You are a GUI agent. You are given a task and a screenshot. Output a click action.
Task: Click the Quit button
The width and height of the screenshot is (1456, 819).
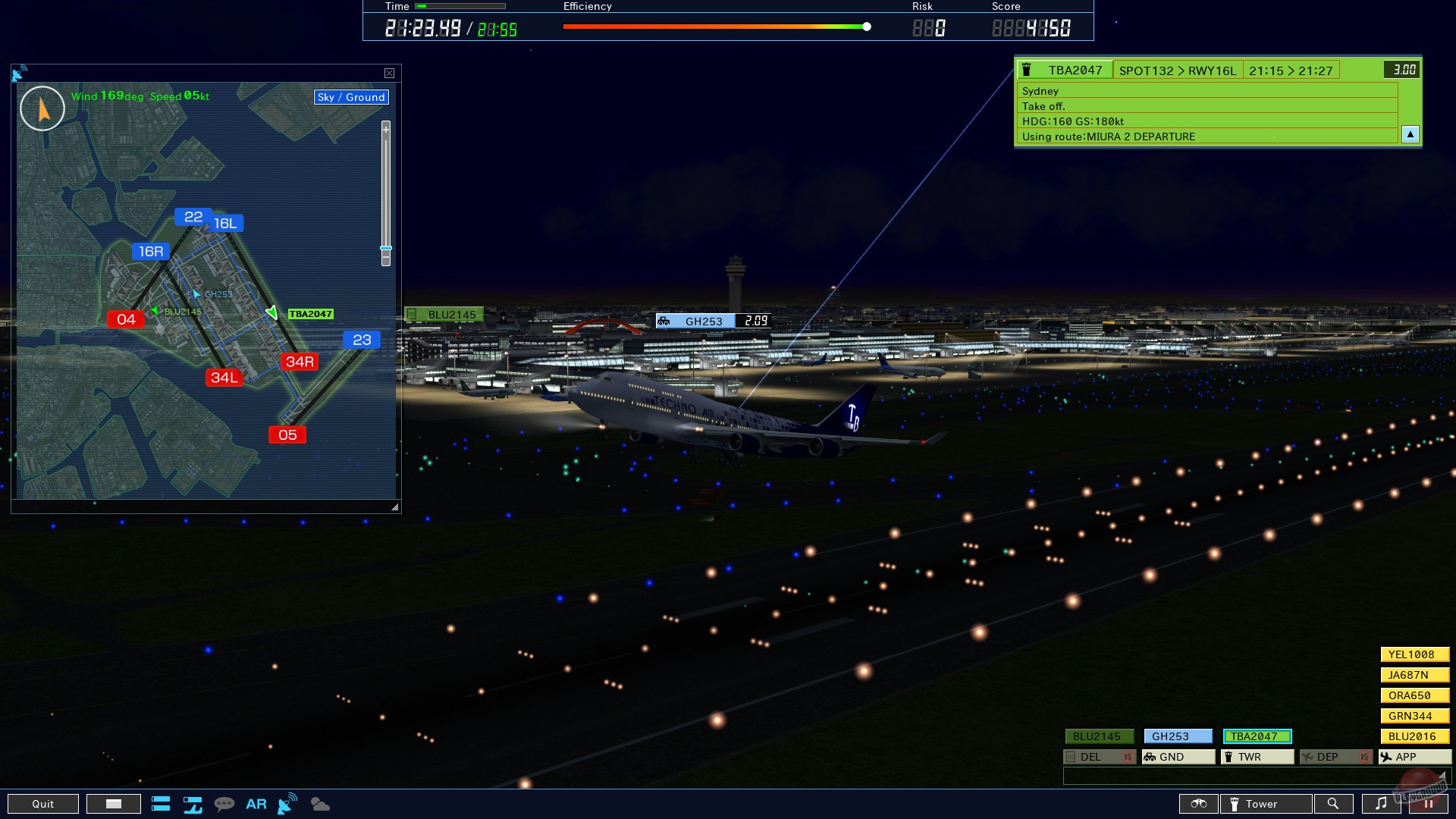(43, 804)
